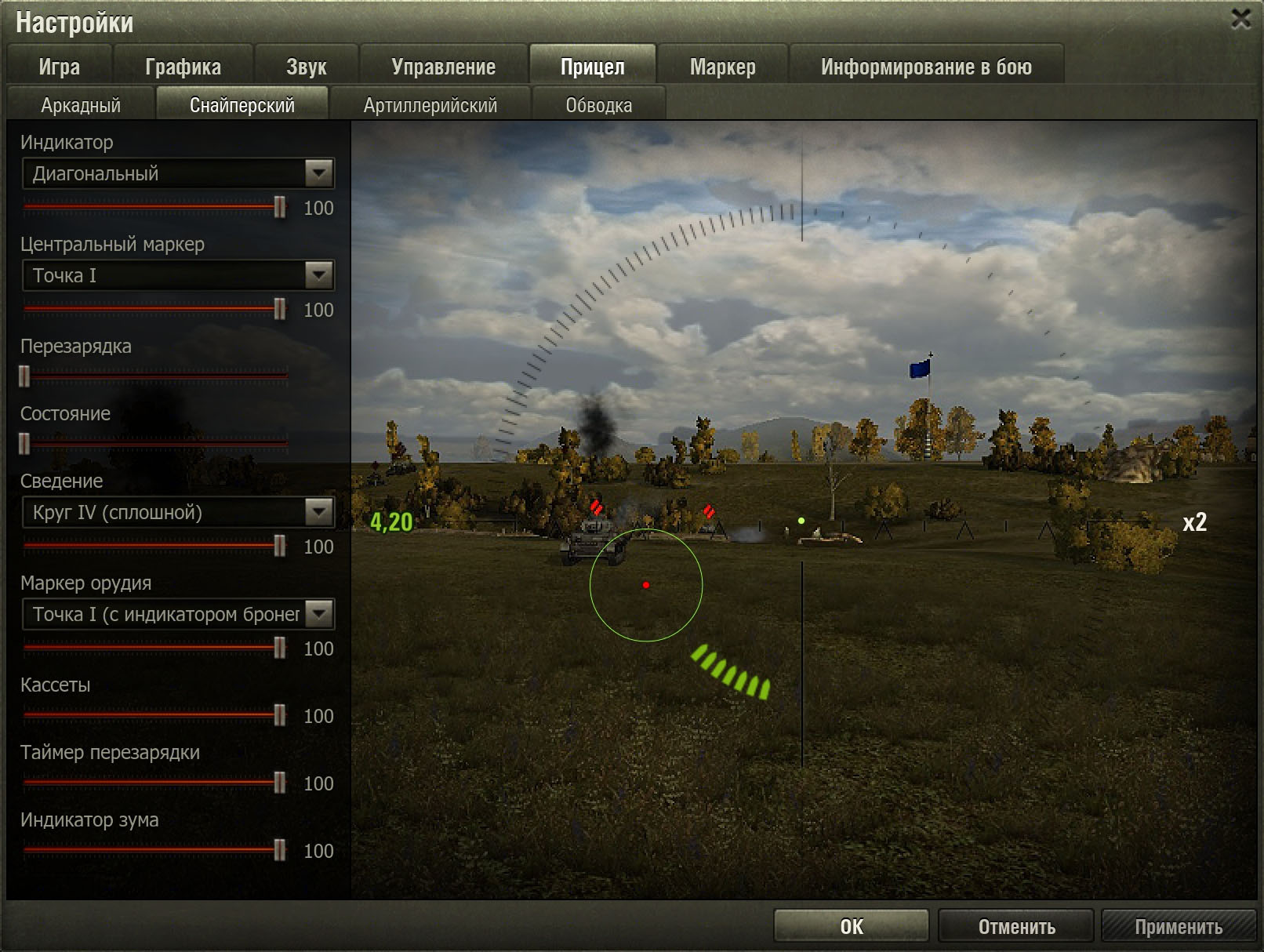Open the Графика settings tab
The image size is (1264, 952).
[x=183, y=66]
